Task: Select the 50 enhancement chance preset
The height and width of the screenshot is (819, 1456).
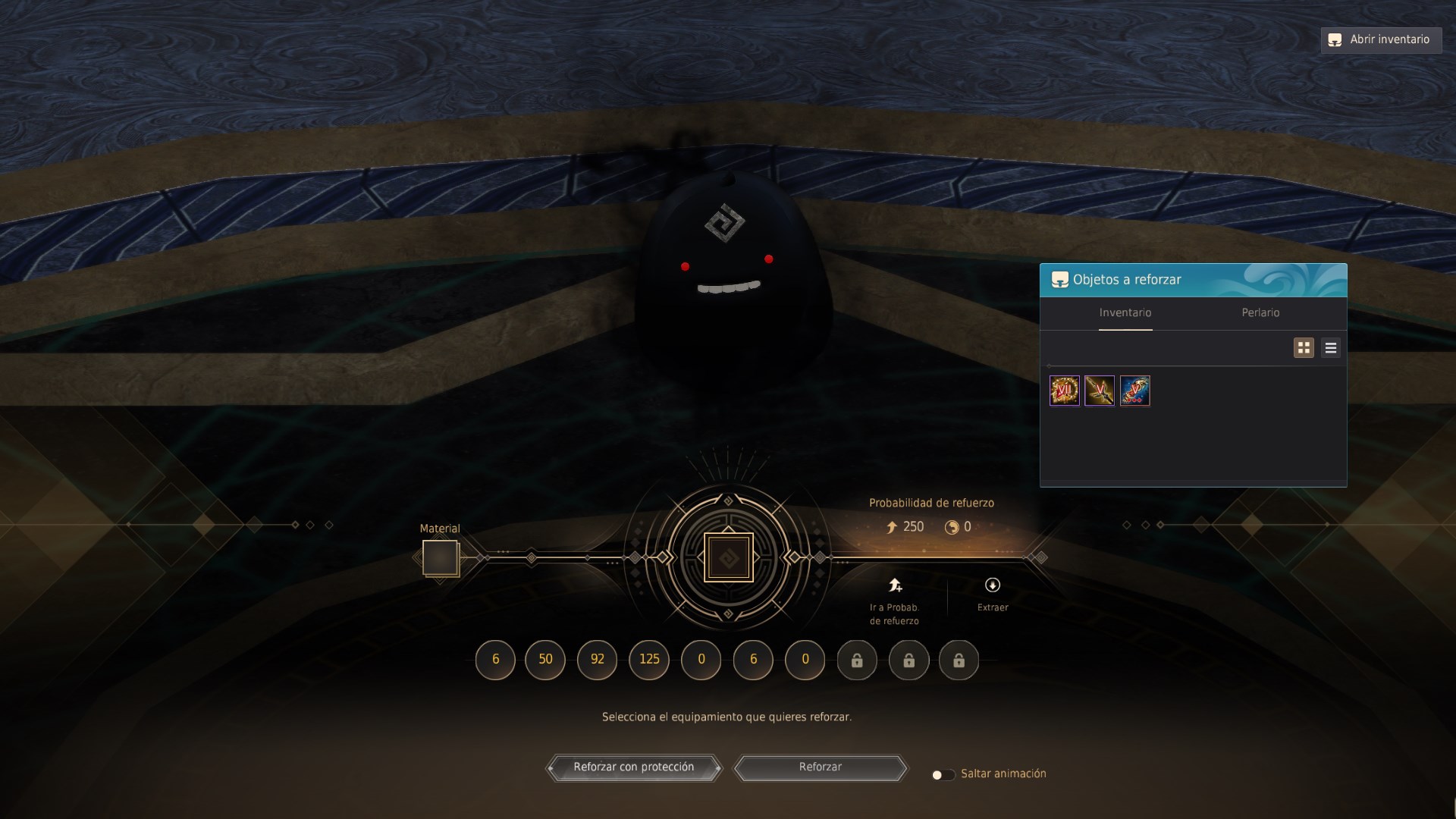Action: coord(545,659)
